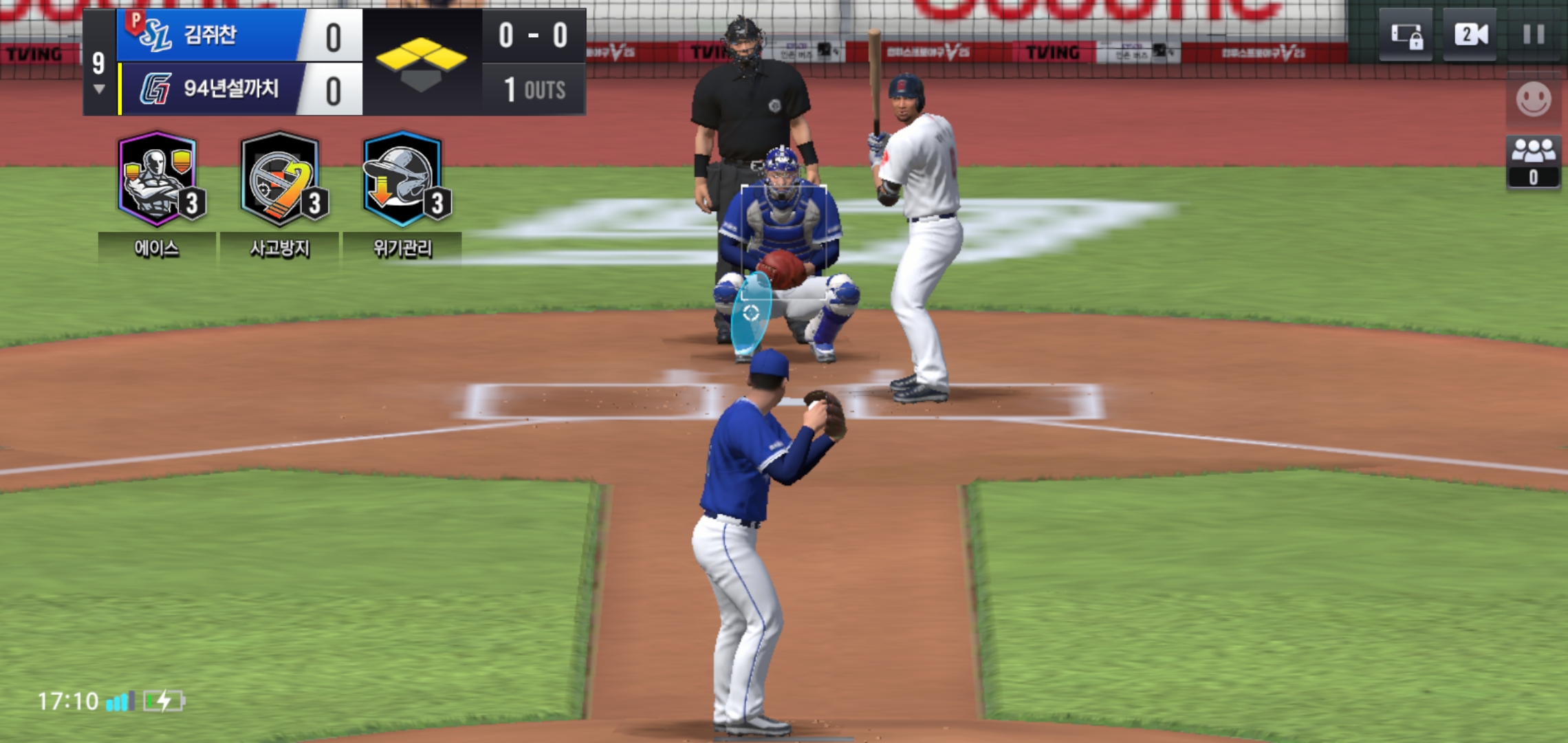
Task: Expand the inning scoreboard arrow
Action: click(x=99, y=89)
